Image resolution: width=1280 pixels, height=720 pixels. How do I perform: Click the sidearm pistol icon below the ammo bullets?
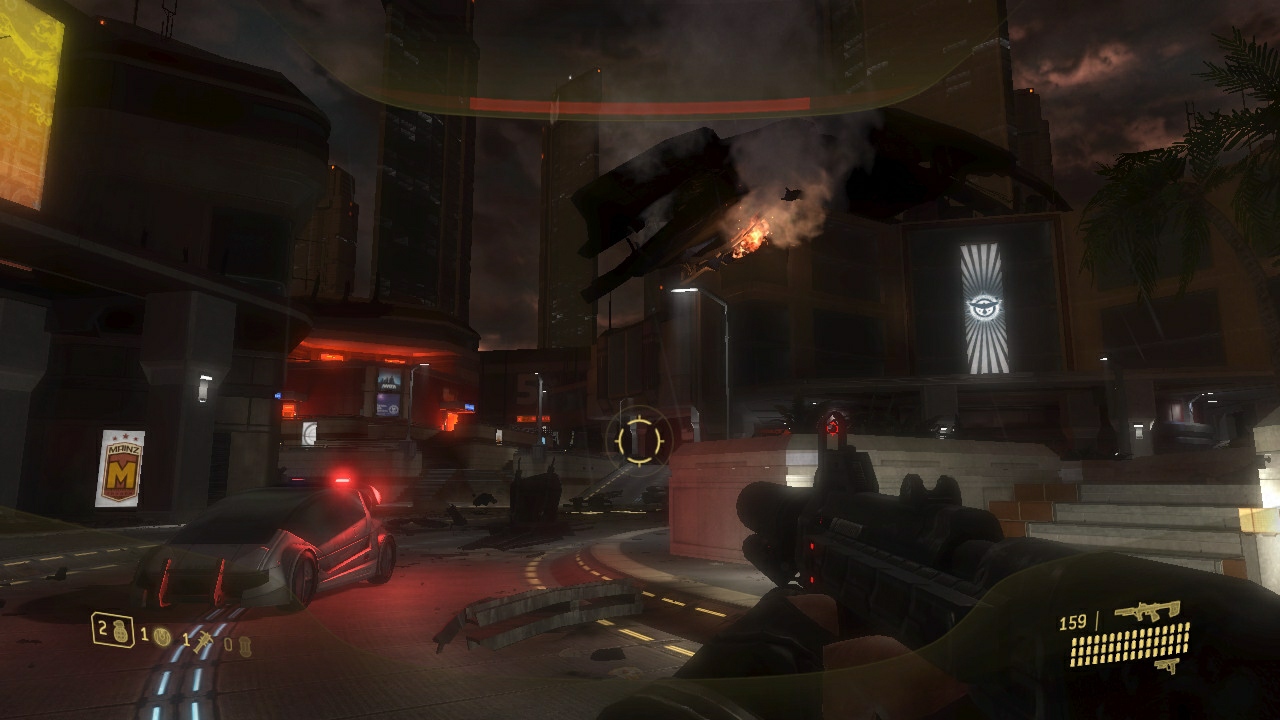1166,666
